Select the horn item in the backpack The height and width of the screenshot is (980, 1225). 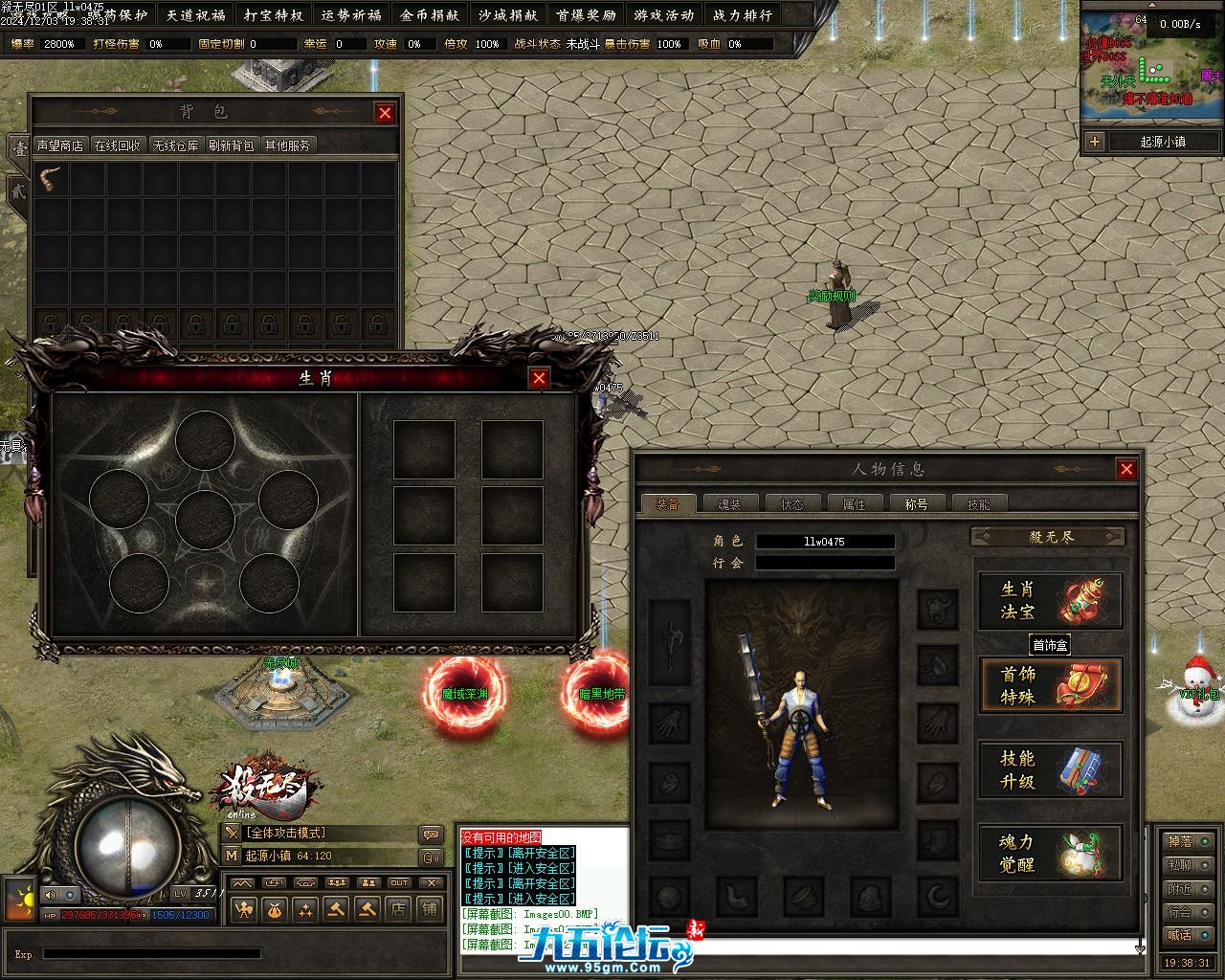(51, 179)
